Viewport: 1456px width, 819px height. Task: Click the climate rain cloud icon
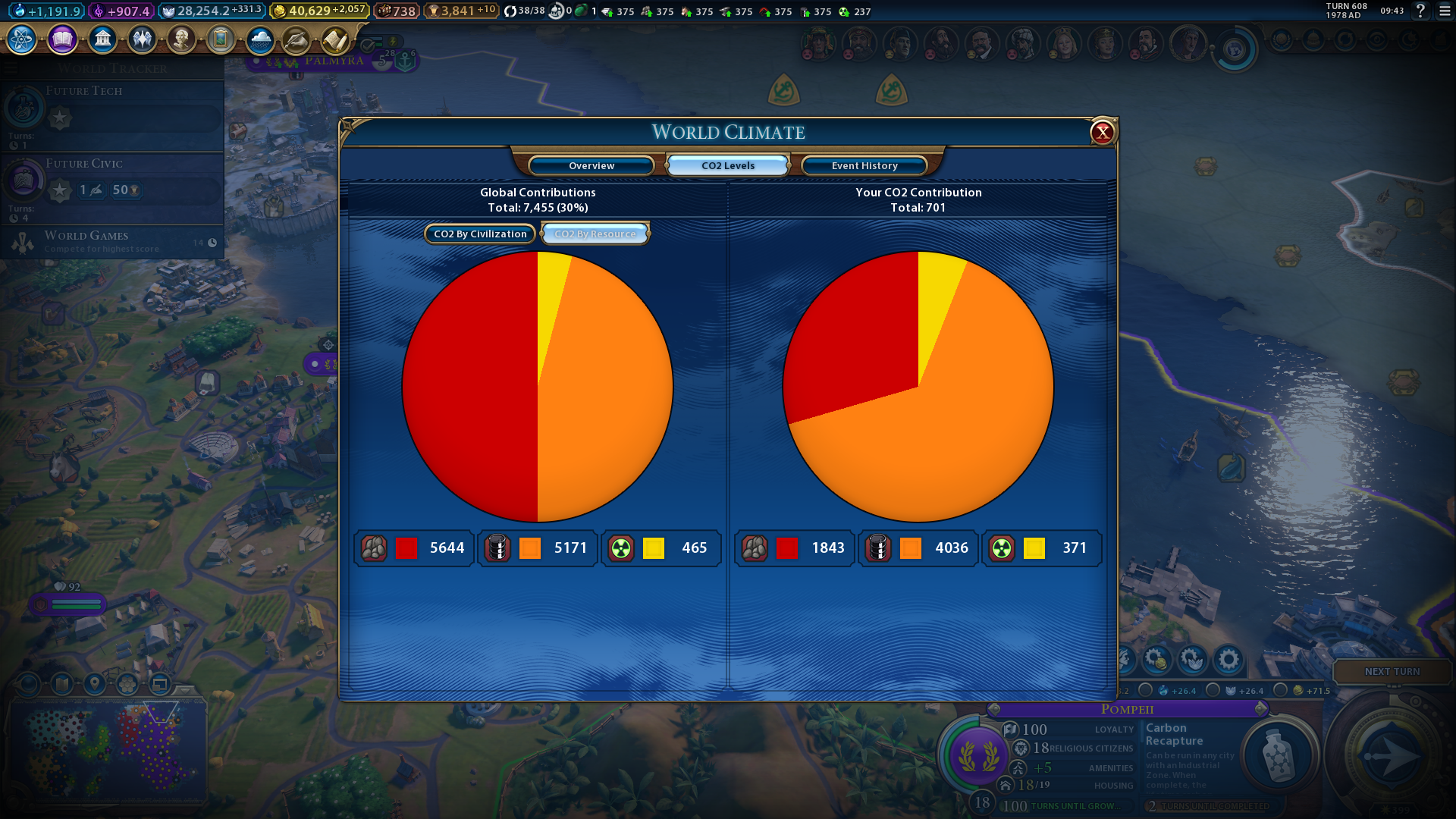(x=260, y=39)
